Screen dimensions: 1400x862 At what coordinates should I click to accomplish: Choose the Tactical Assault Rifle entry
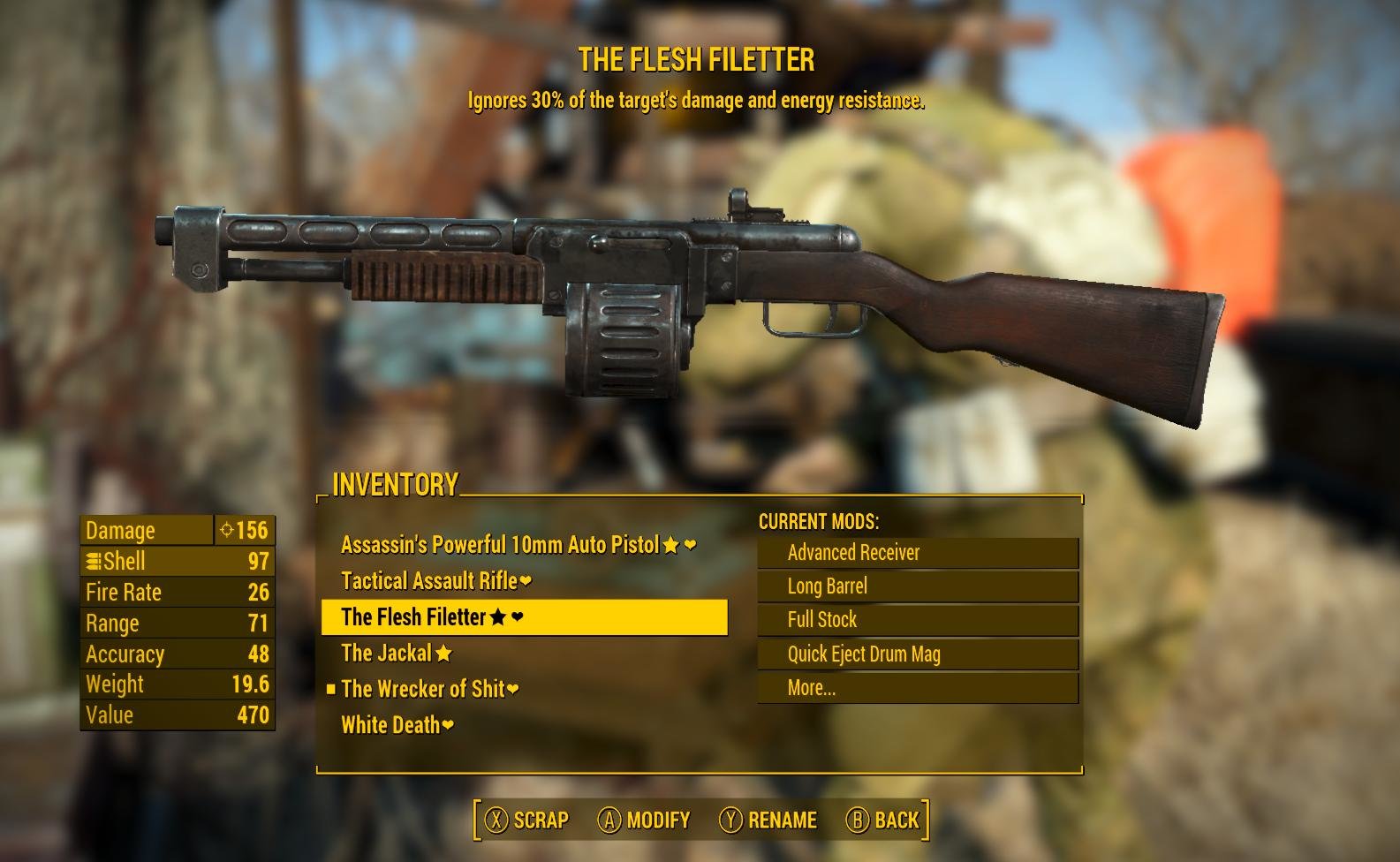tap(430, 581)
